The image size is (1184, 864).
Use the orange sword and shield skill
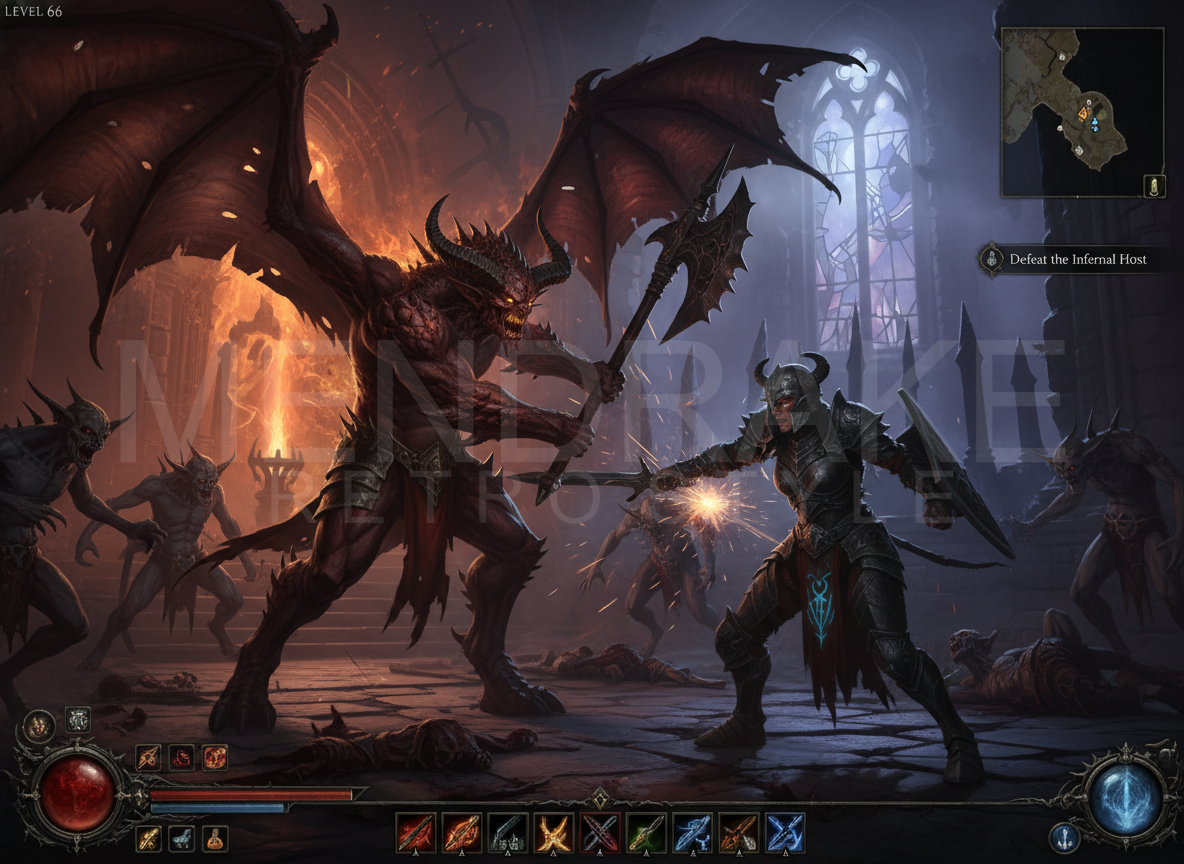coord(738,832)
